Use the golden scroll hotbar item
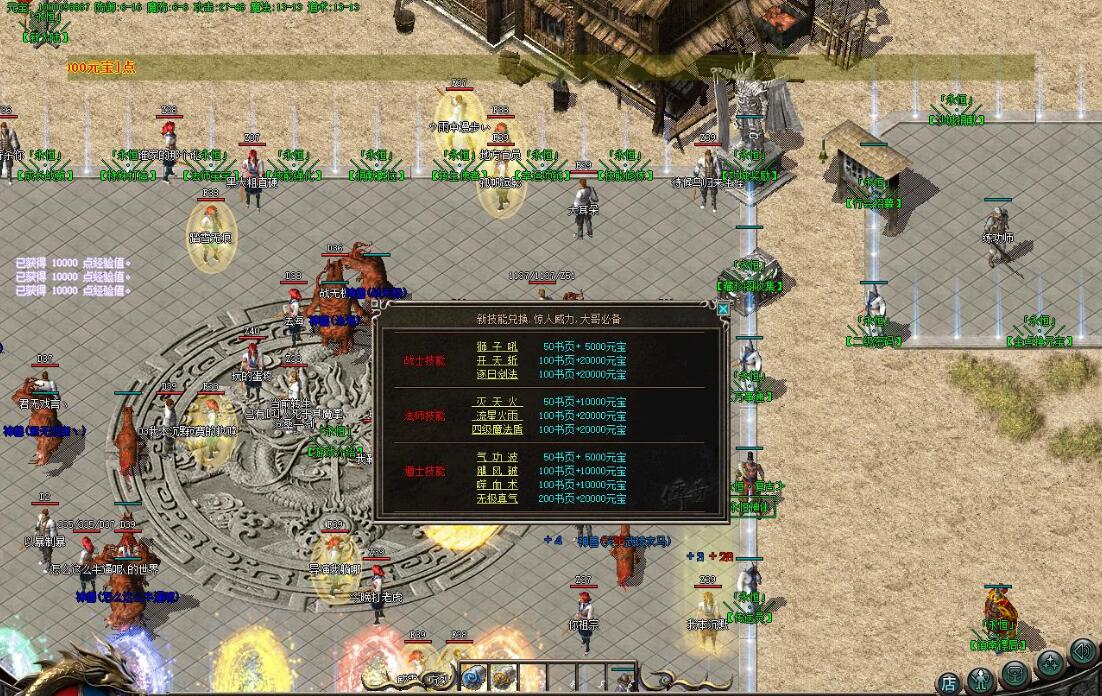 [502, 678]
